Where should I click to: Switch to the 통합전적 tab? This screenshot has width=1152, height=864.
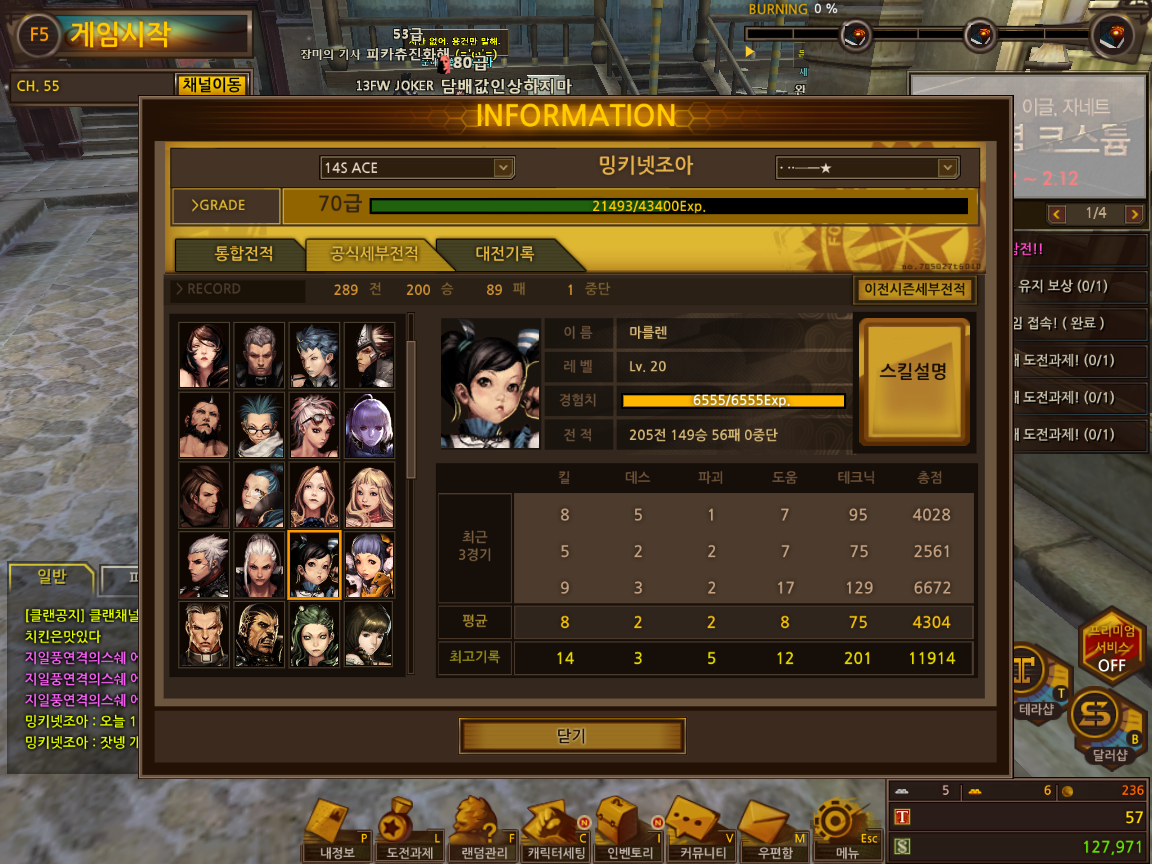(243, 254)
